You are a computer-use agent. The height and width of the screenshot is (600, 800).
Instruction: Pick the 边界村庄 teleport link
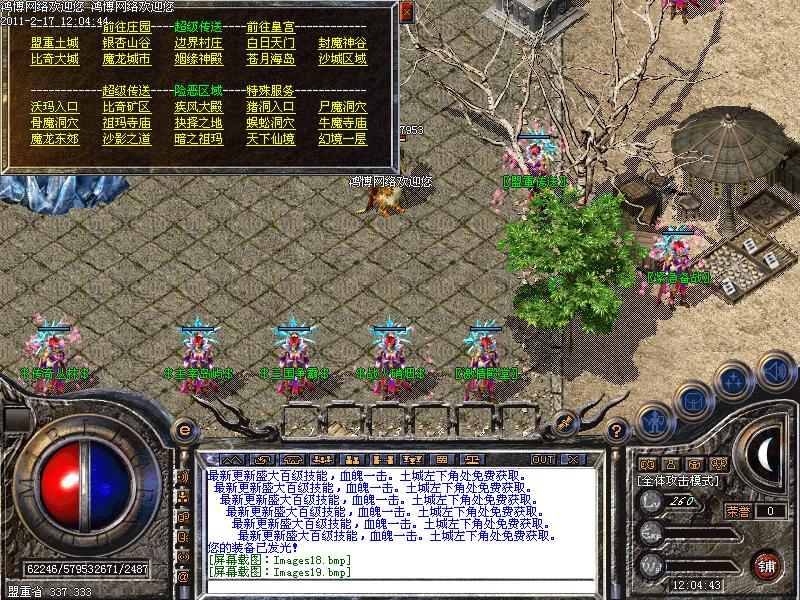(199, 43)
